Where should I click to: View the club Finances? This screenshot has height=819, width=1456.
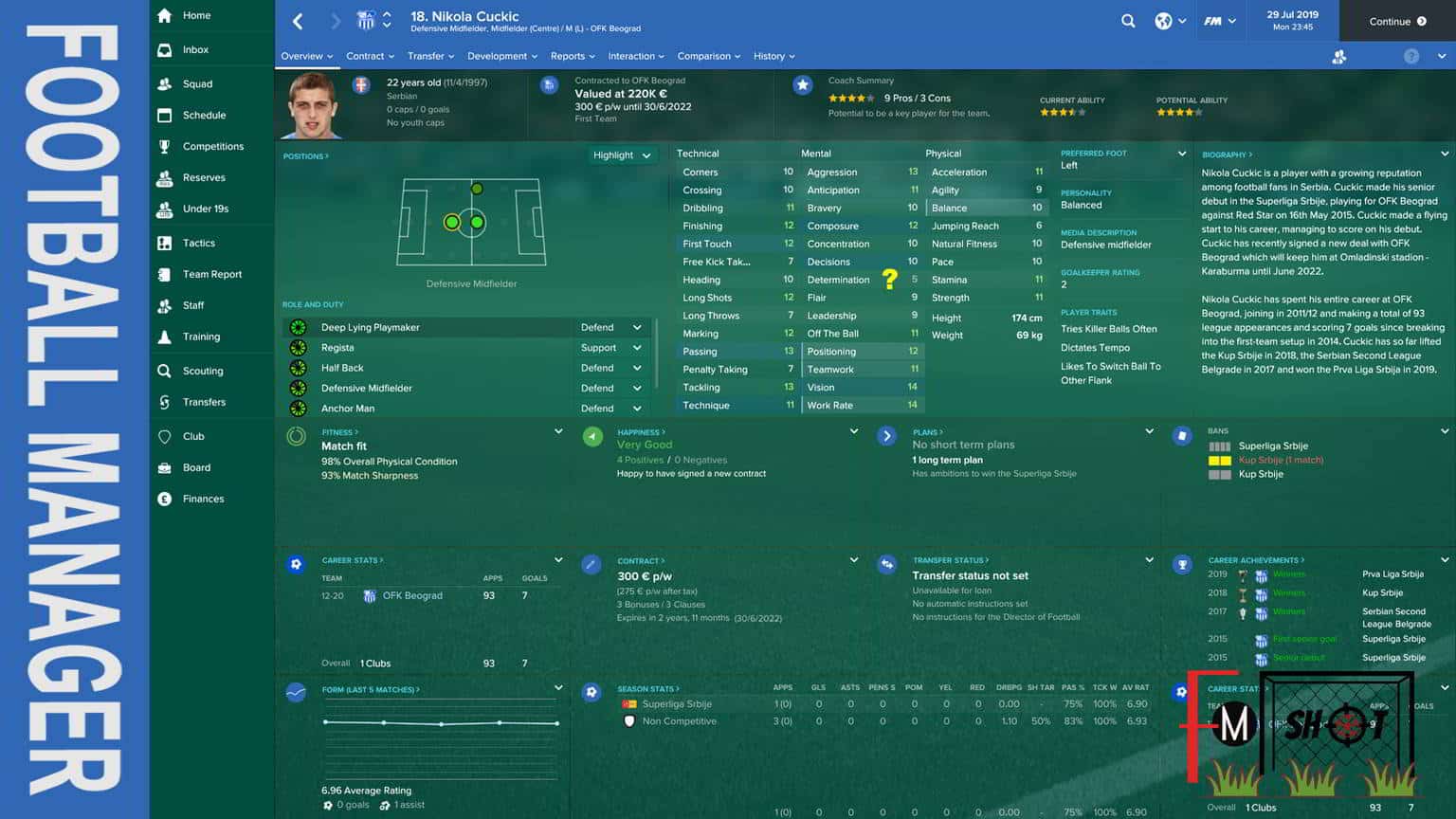click(x=203, y=499)
